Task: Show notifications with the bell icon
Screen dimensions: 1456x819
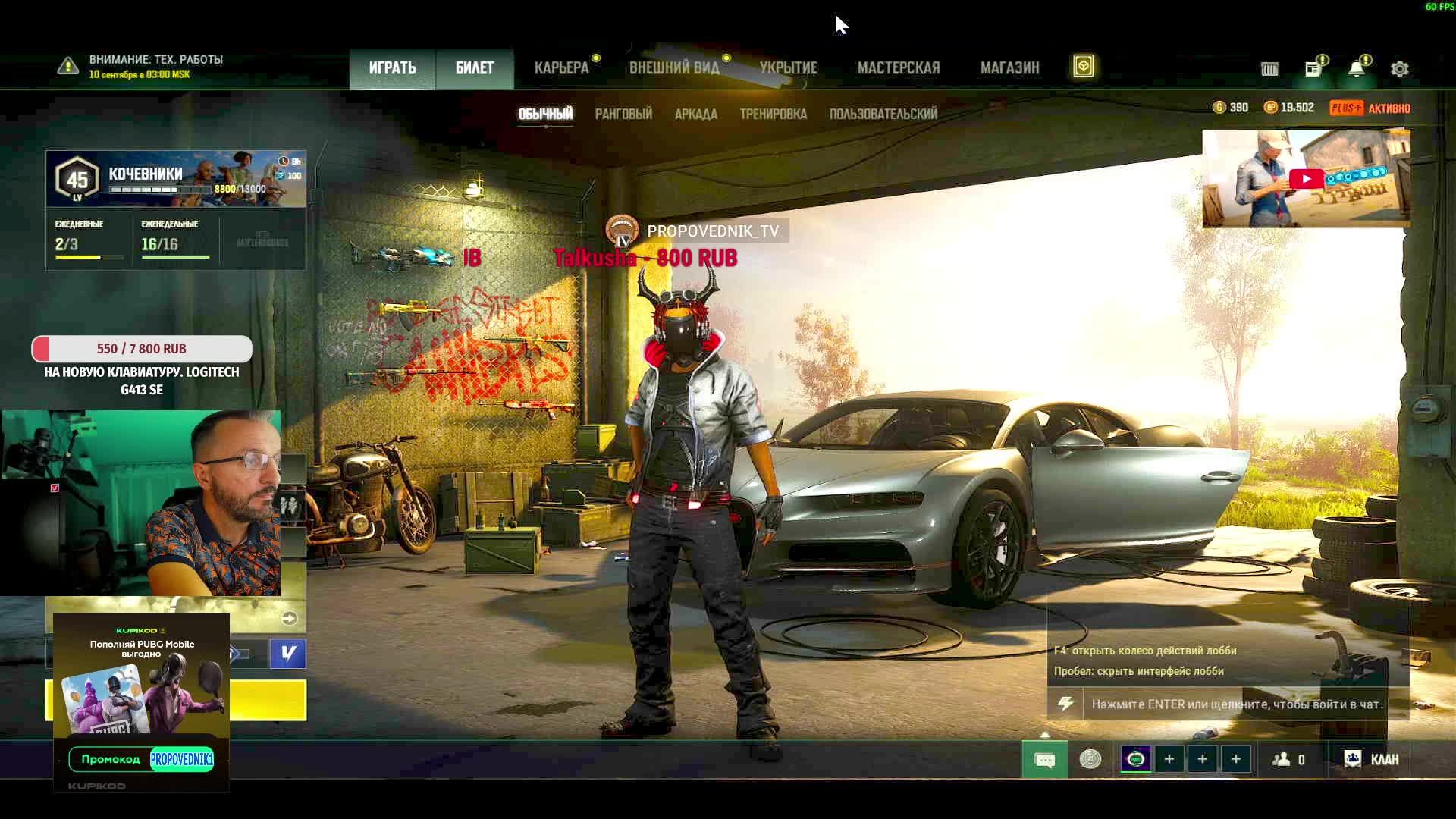Action: pyautogui.click(x=1356, y=69)
